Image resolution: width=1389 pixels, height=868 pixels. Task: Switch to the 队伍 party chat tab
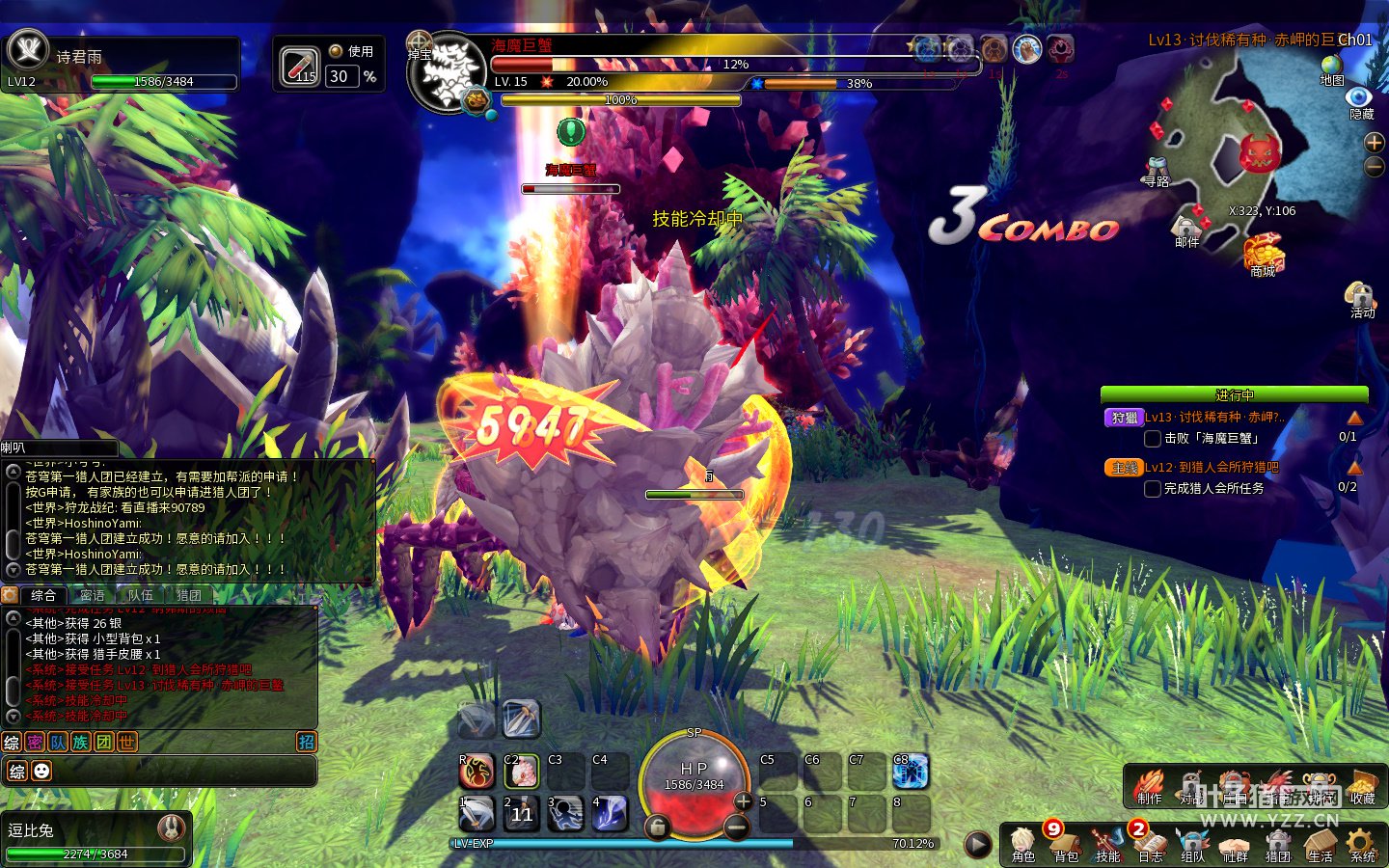[x=141, y=595]
